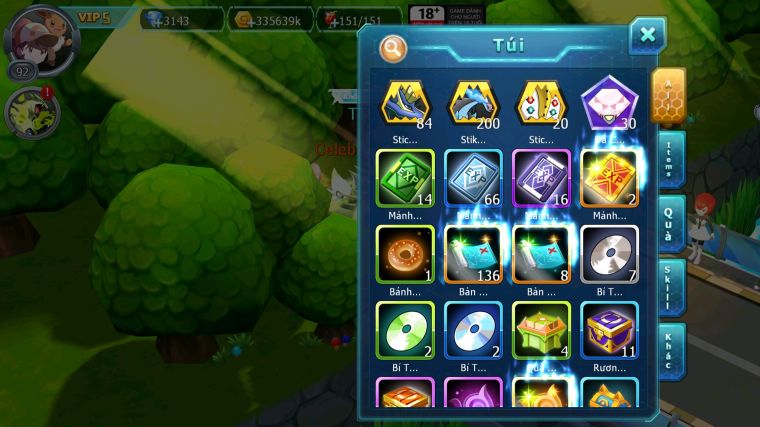Viewport: 760px width, 427px height.
Task: Select the green EXP fragment with 14
Action: pyautogui.click(x=405, y=178)
